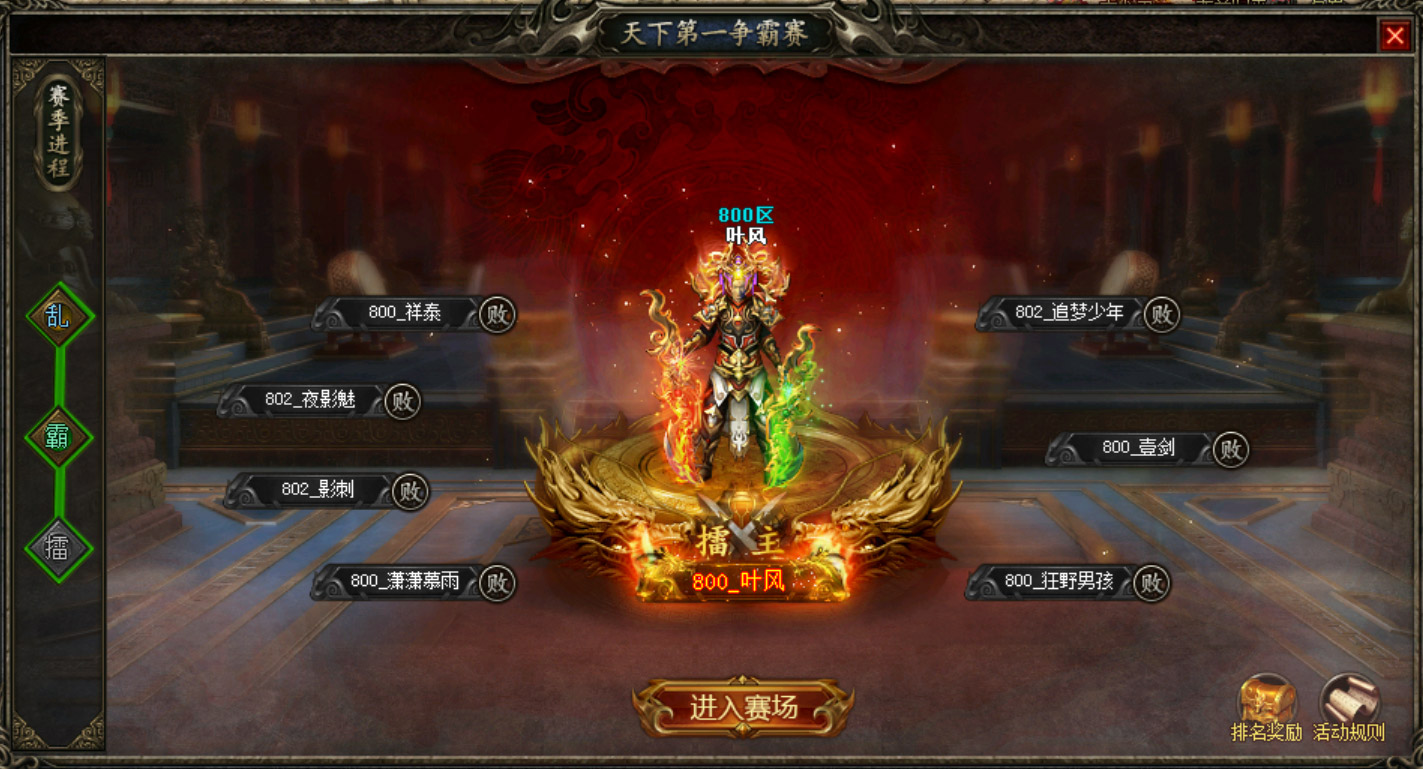Select player 800_祥泰 entry
The image size is (1423, 769).
pos(404,313)
